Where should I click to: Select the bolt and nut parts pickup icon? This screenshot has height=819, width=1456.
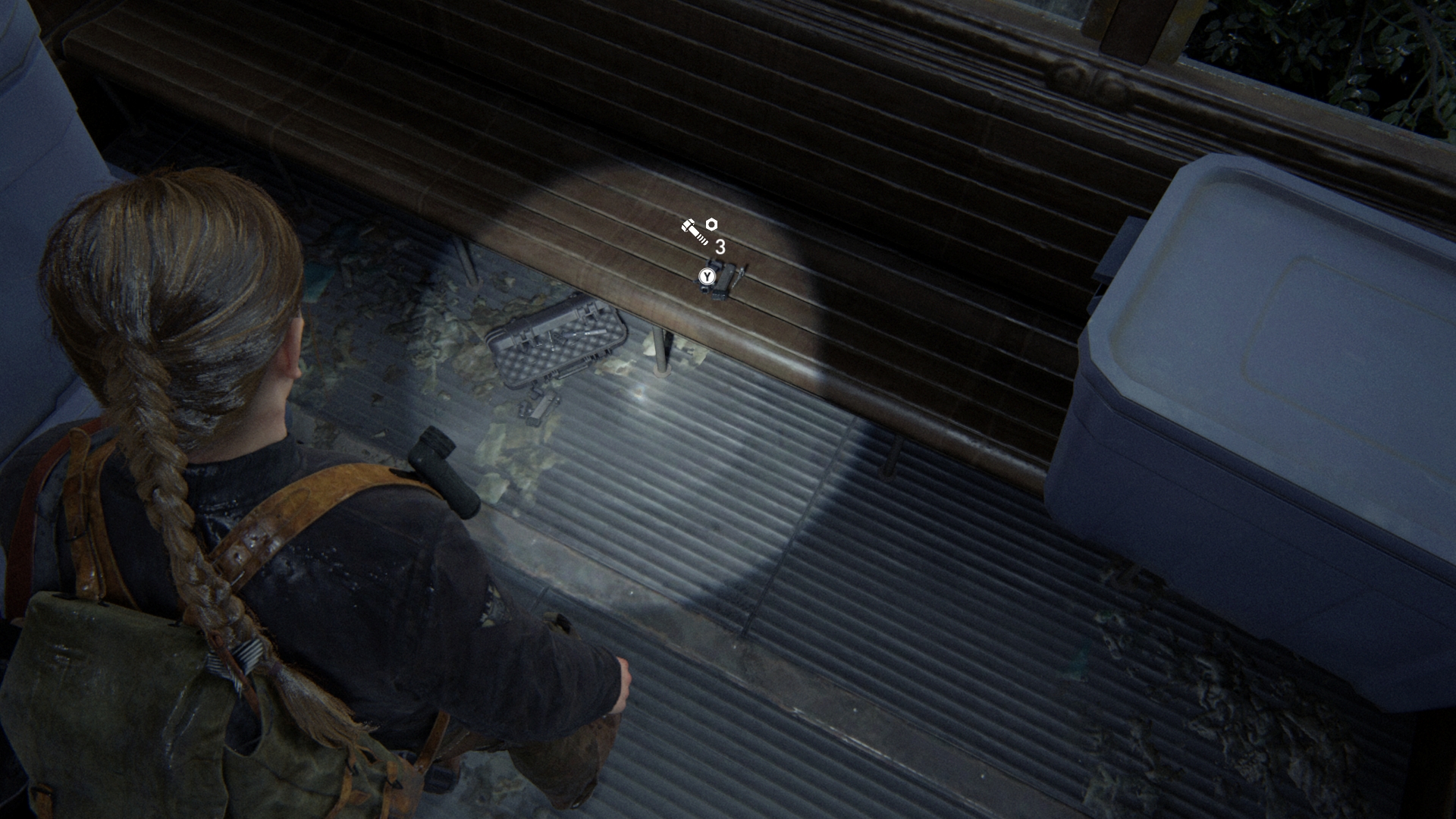[x=699, y=231]
